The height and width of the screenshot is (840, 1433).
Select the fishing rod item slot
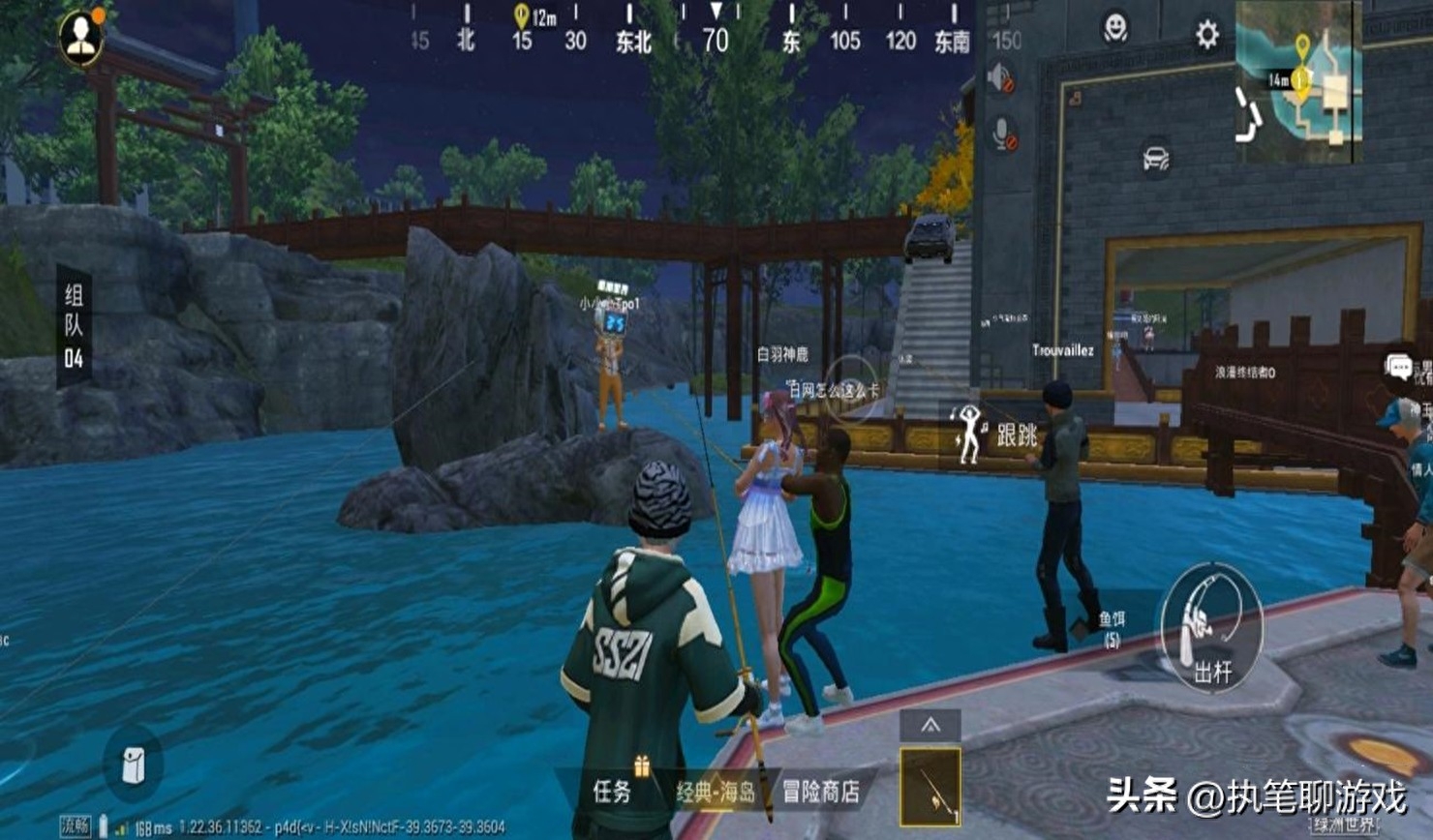pyautogui.click(x=932, y=784)
